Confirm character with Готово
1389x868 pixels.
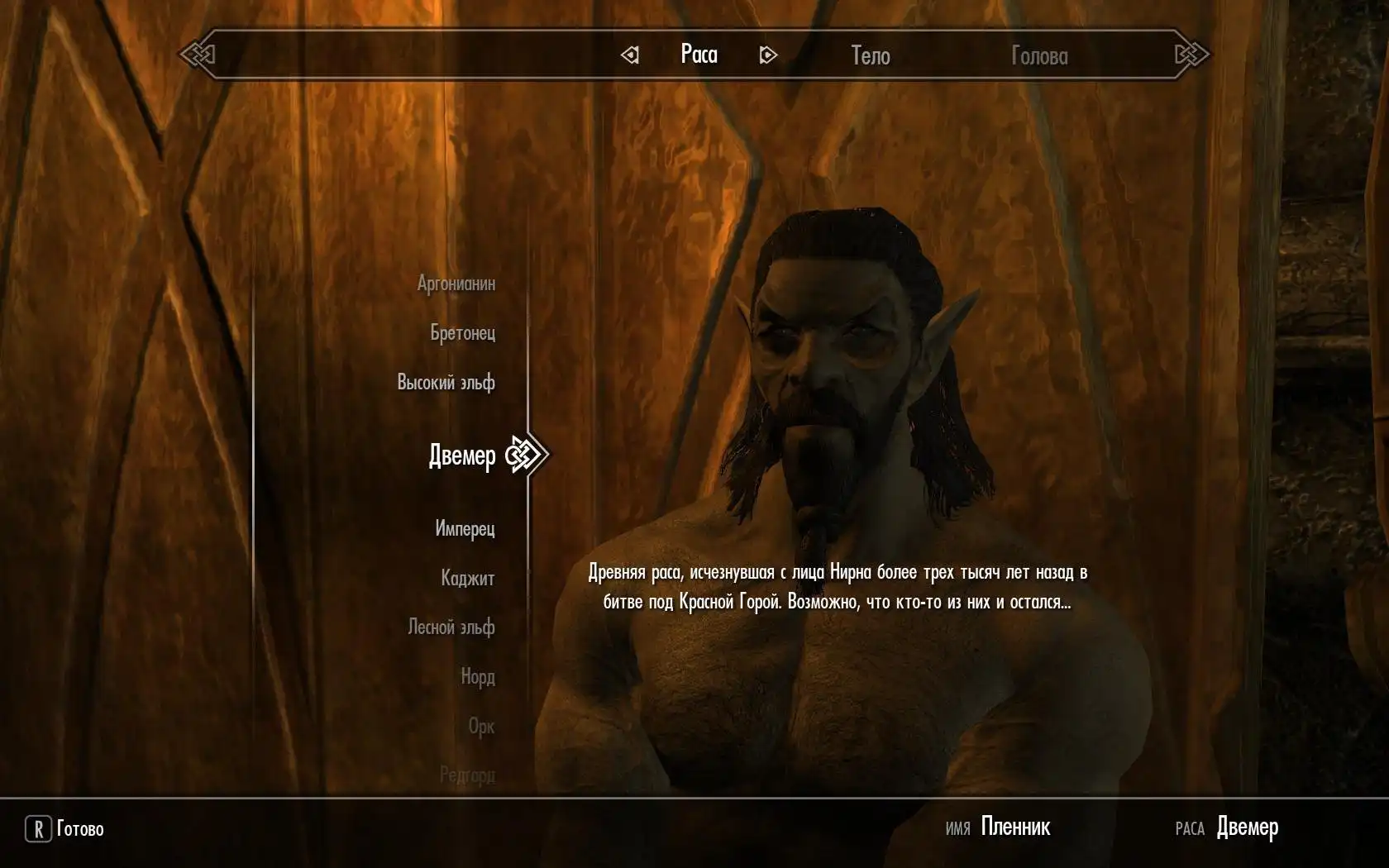click(x=66, y=828)
